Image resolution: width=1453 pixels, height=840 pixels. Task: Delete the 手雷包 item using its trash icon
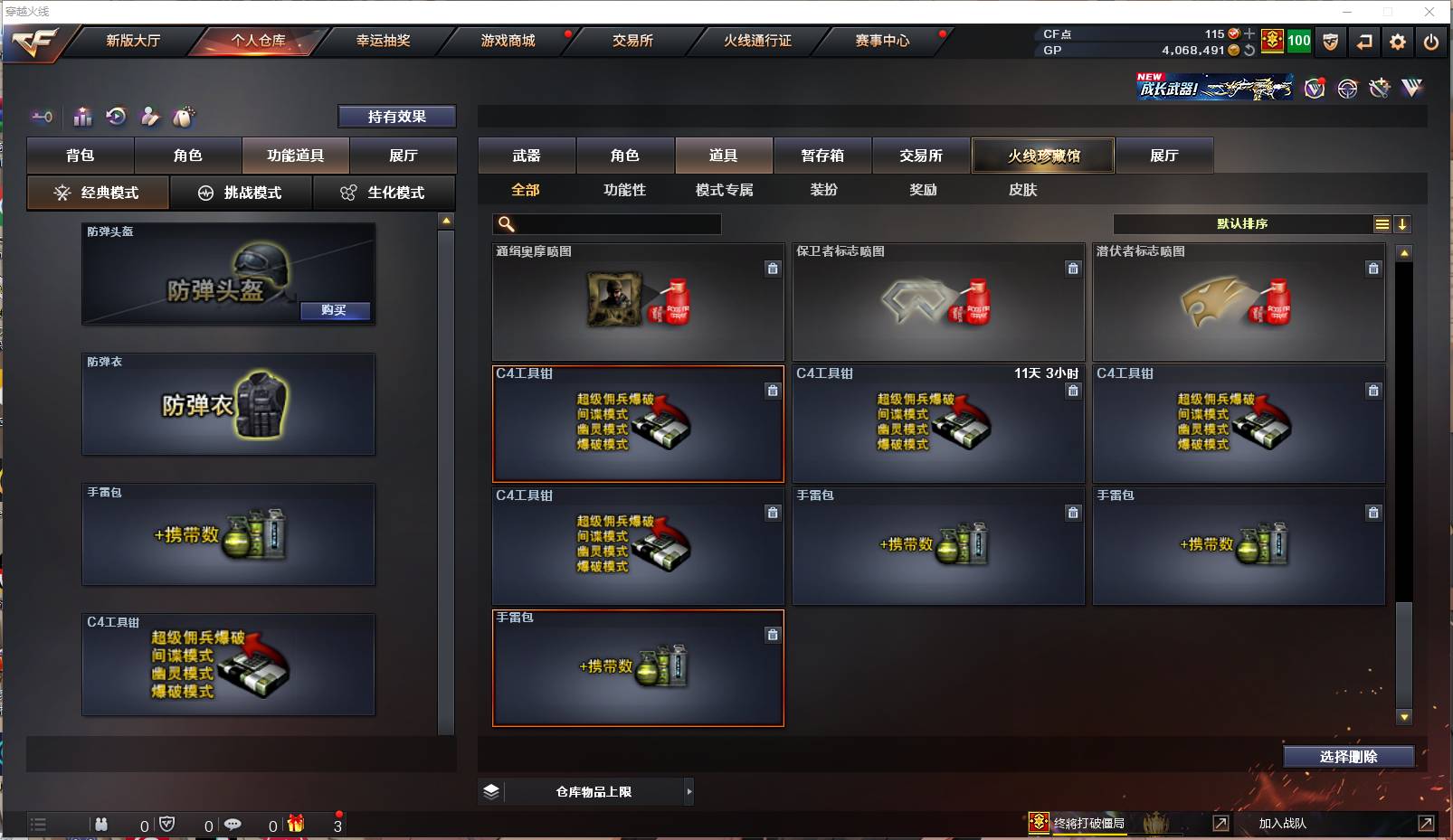point(772,634)
